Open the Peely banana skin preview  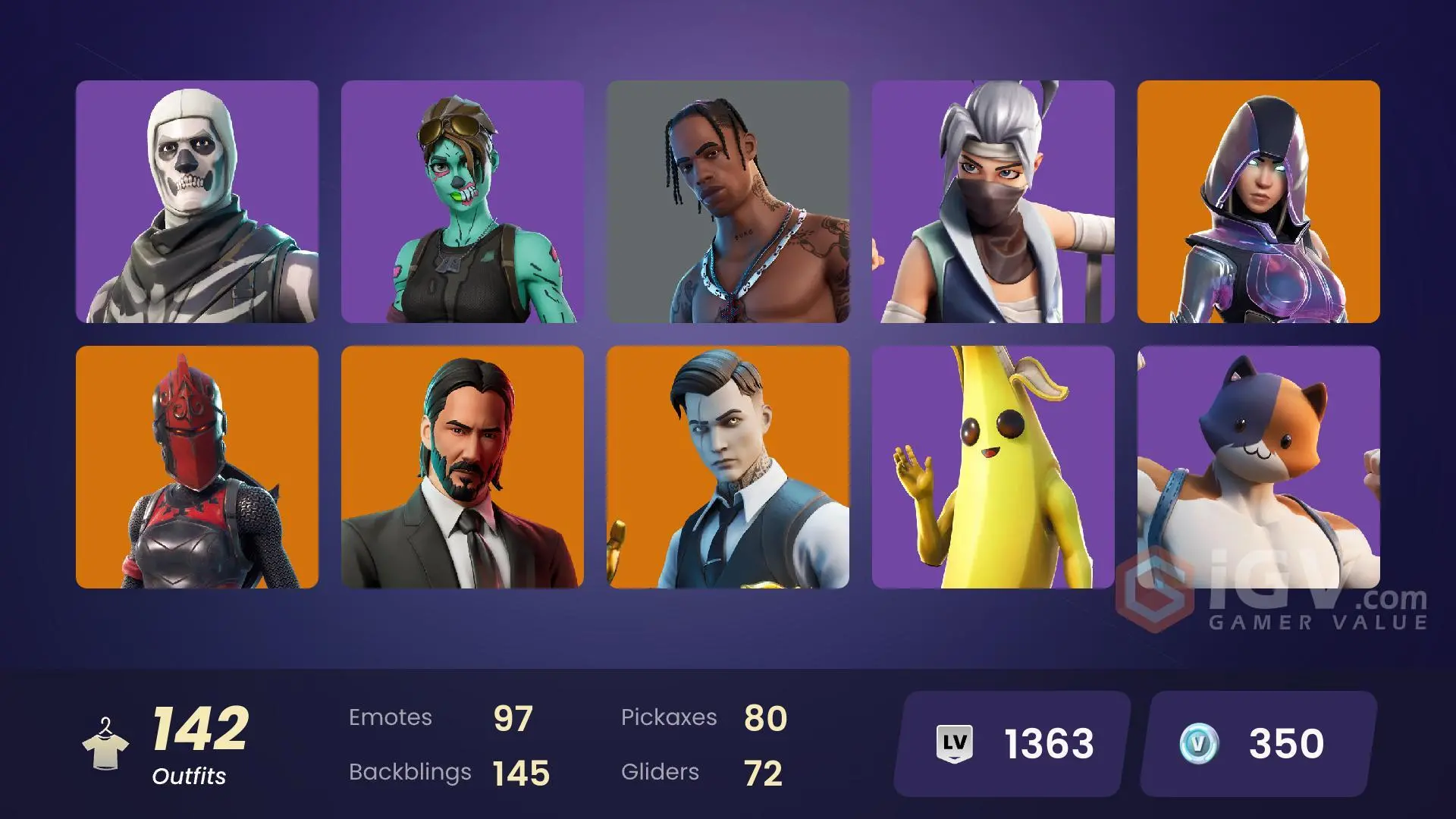tap(993, 466)
